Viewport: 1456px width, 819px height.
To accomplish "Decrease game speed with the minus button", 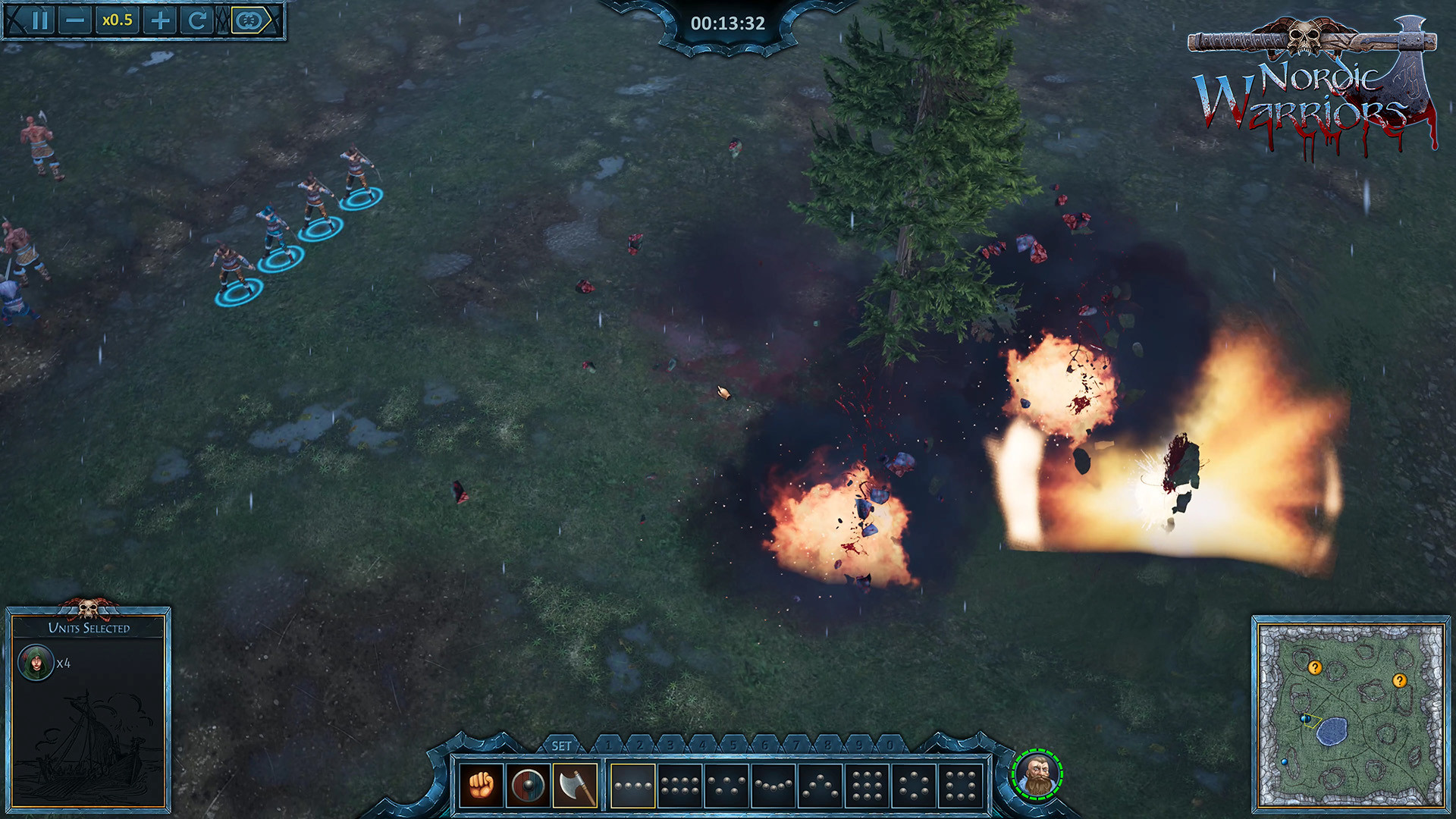I will [76, 20].
